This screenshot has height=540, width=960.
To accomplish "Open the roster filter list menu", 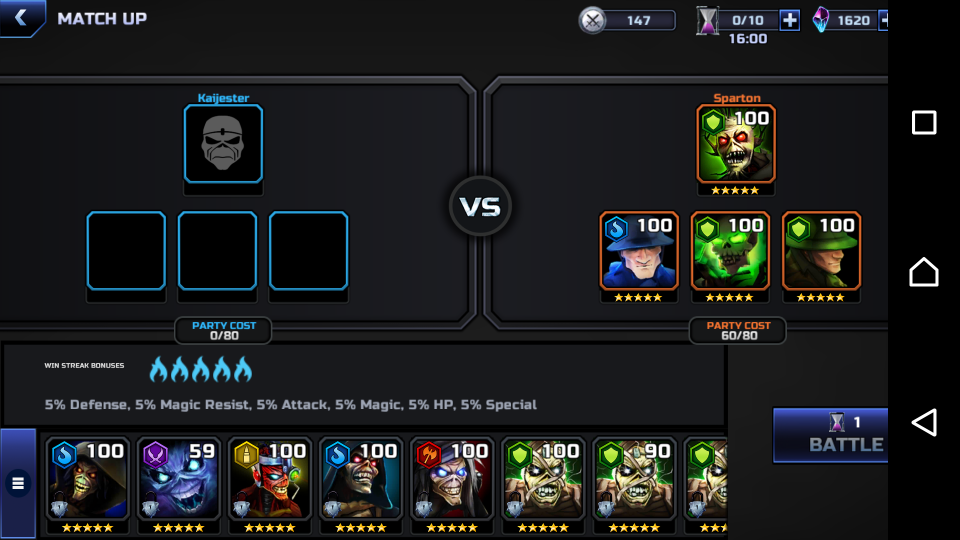I will [18, 484].
